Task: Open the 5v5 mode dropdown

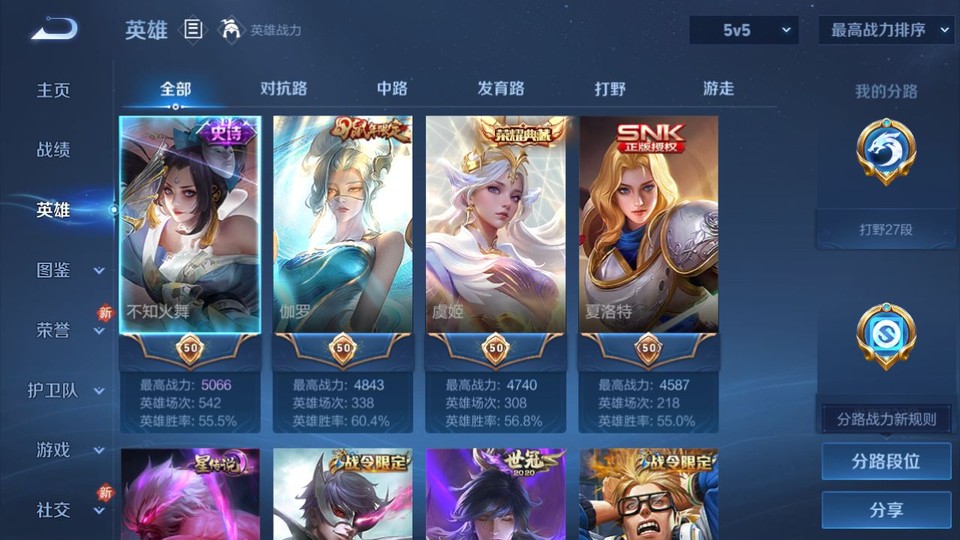Action: (x=744, y=30)
